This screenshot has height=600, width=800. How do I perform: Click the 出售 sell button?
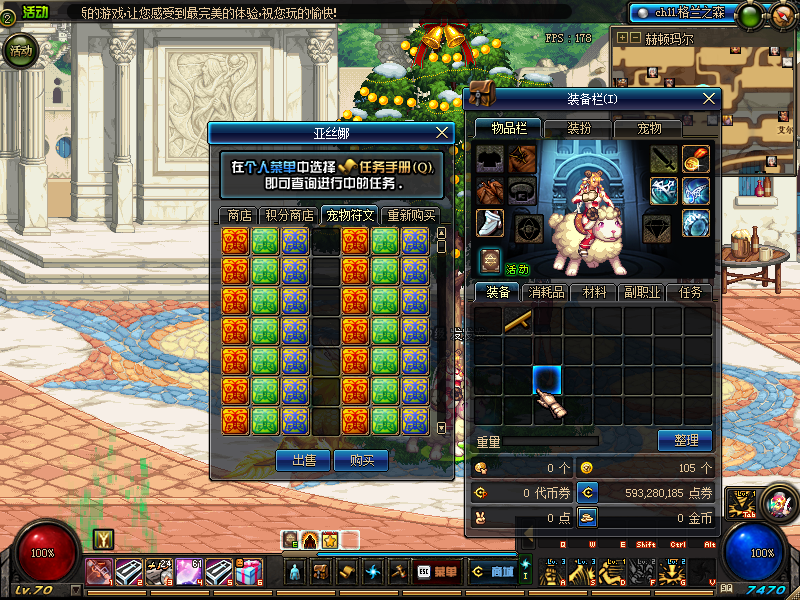(303, 460)
